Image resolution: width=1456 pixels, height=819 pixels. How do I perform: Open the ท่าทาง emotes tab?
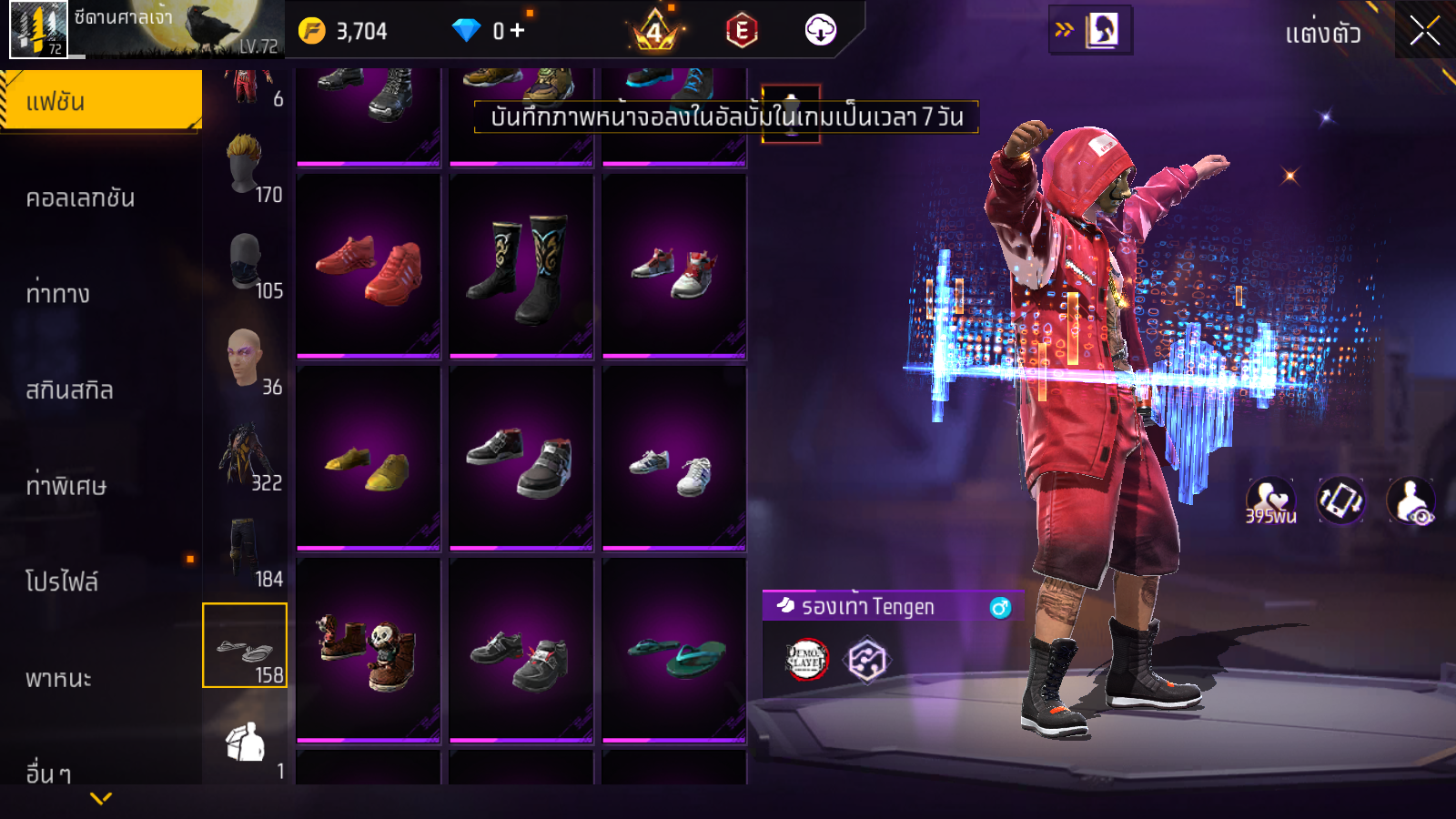(x=58, y=294)
